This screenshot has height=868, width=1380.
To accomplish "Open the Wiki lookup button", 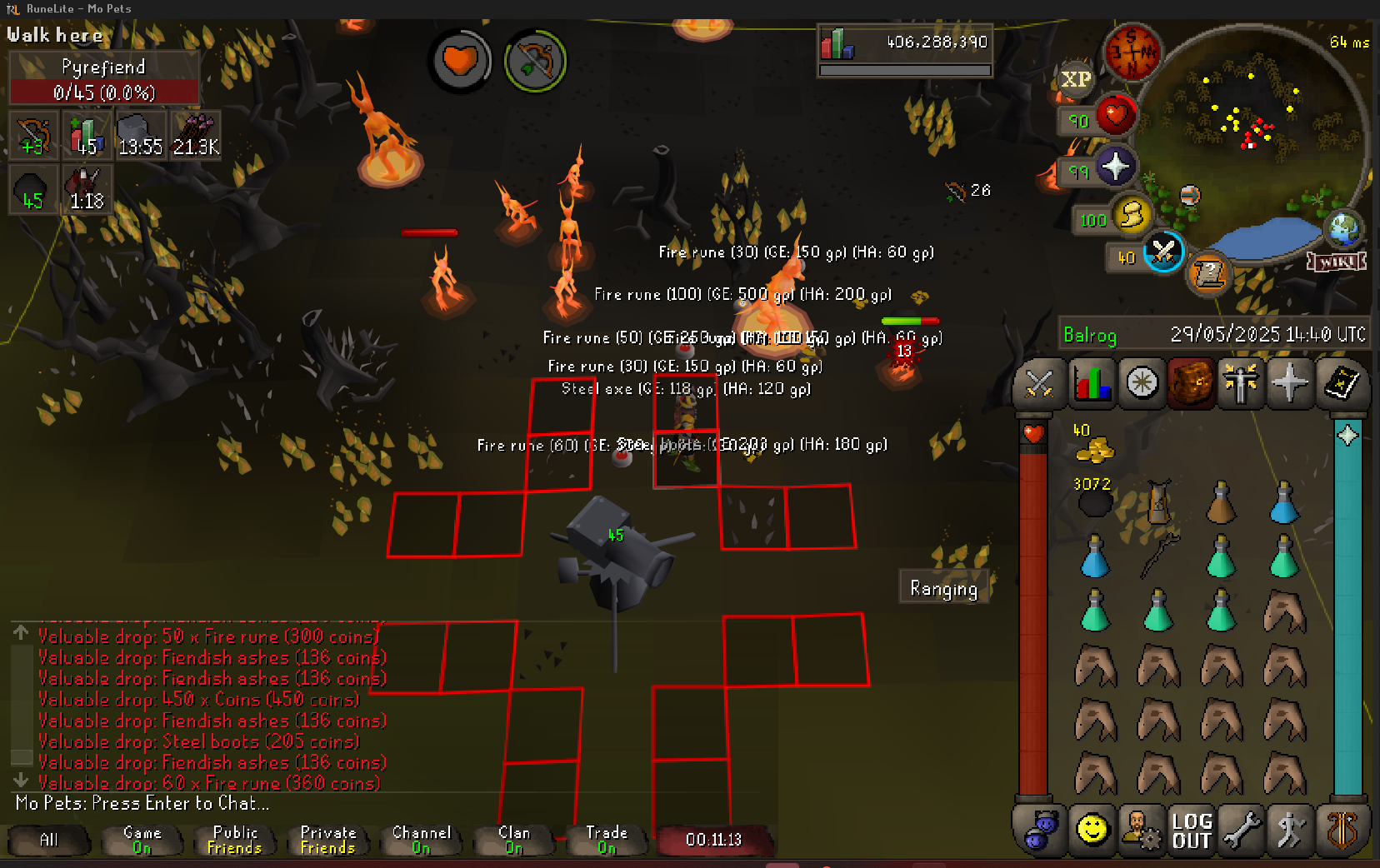I will [1337, 262].
